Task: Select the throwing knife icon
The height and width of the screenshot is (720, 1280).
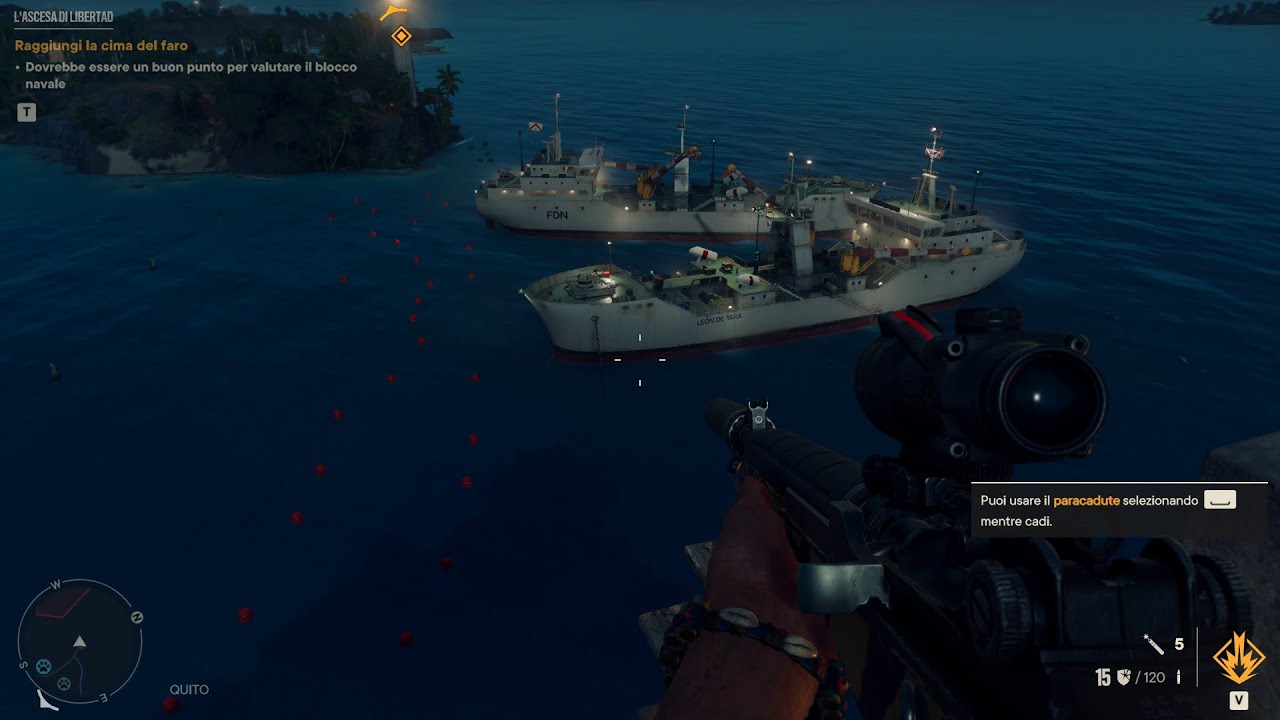Action: coord(1153,644)
